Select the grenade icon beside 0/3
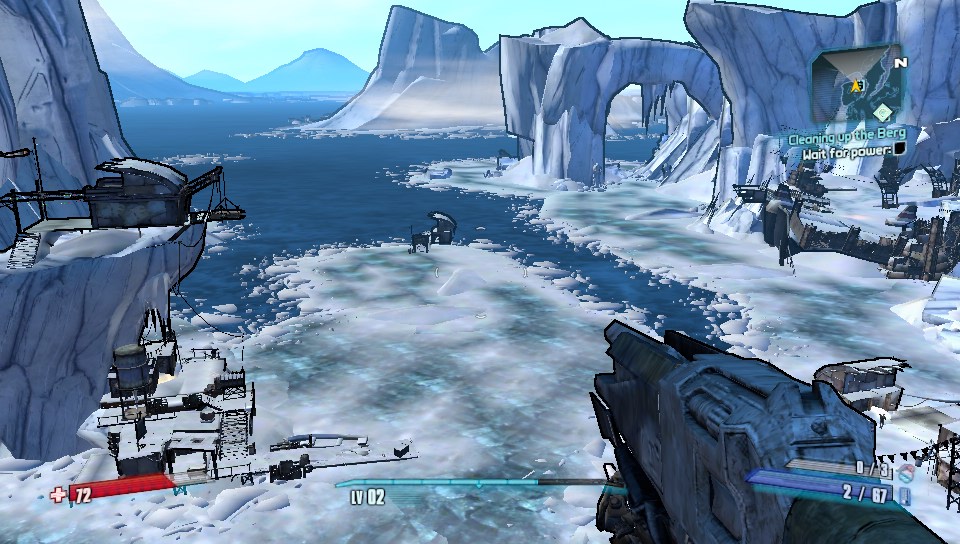 [x=908, y=471]
